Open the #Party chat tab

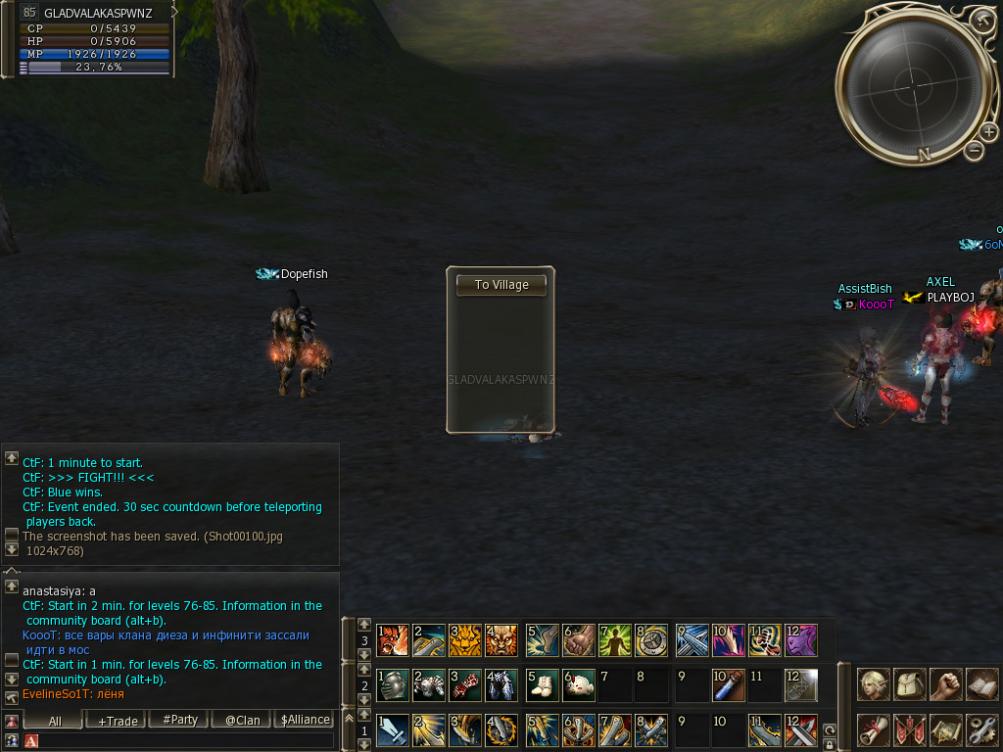pos(179,720)
